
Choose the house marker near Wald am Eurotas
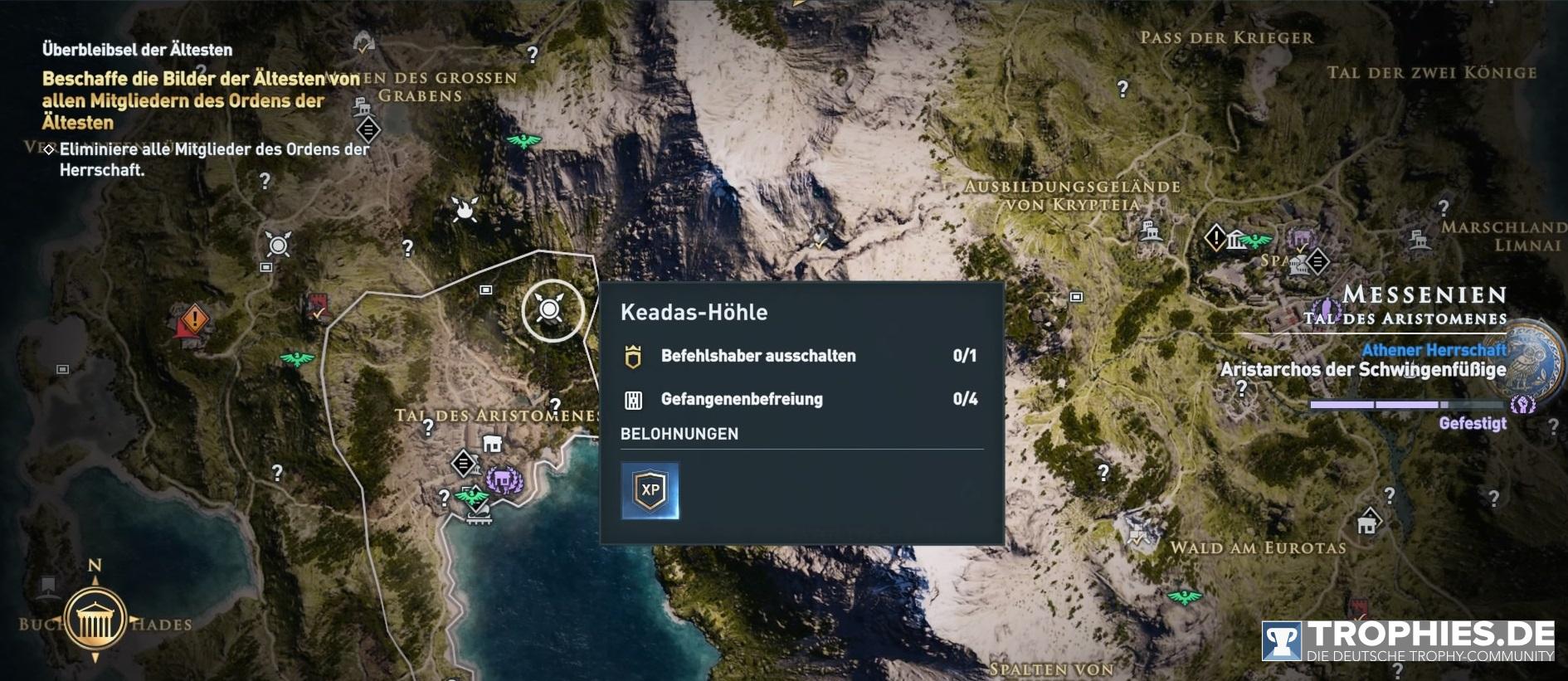tap(1366, 523)
